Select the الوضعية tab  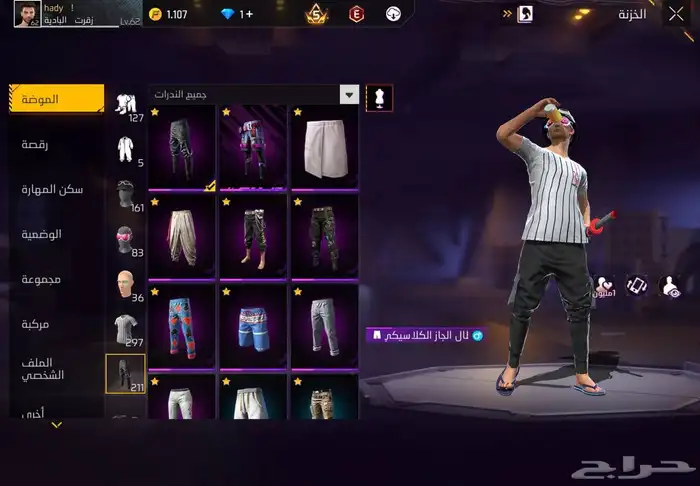43,234
